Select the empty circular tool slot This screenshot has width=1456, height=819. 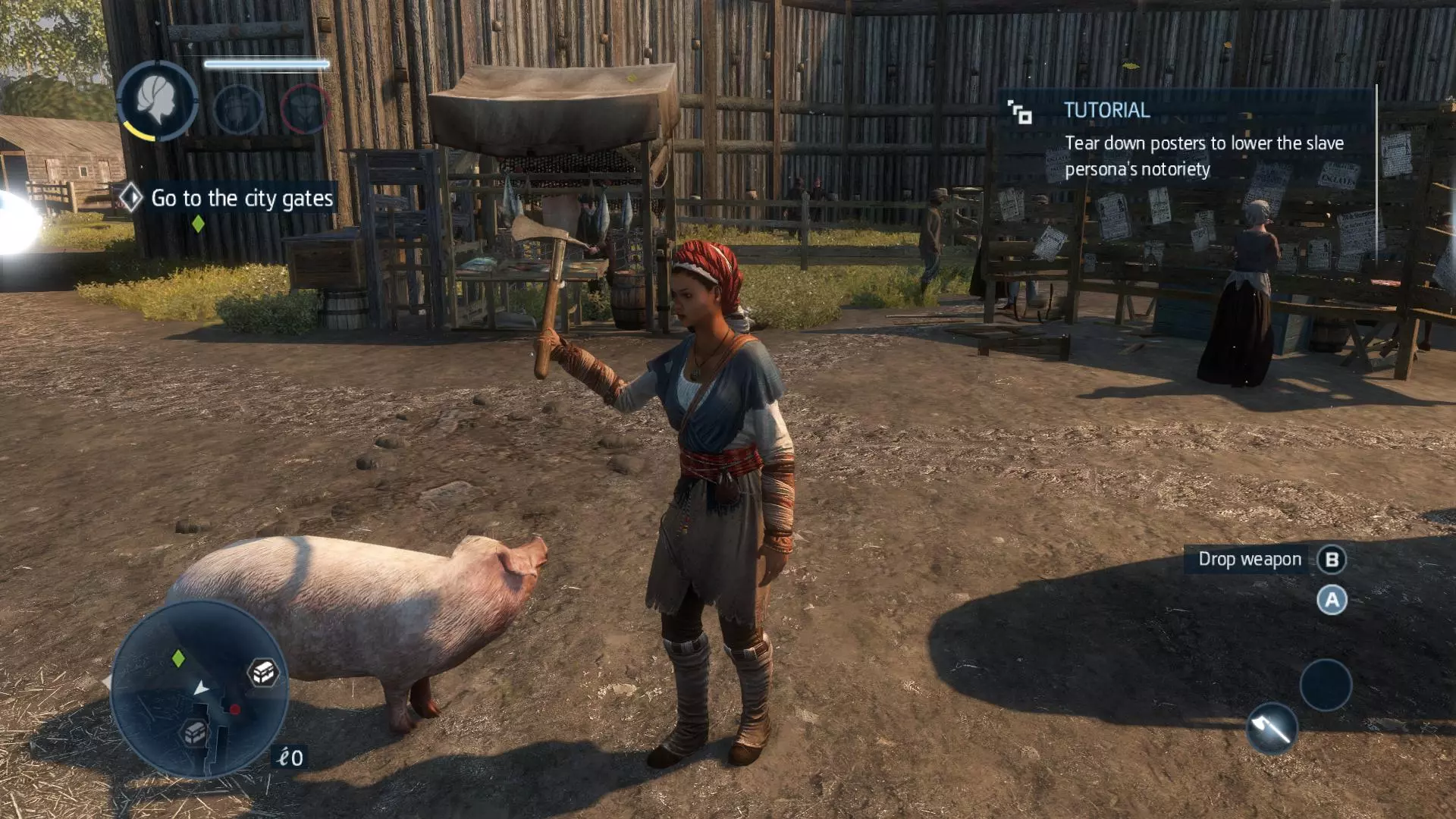1326,685
